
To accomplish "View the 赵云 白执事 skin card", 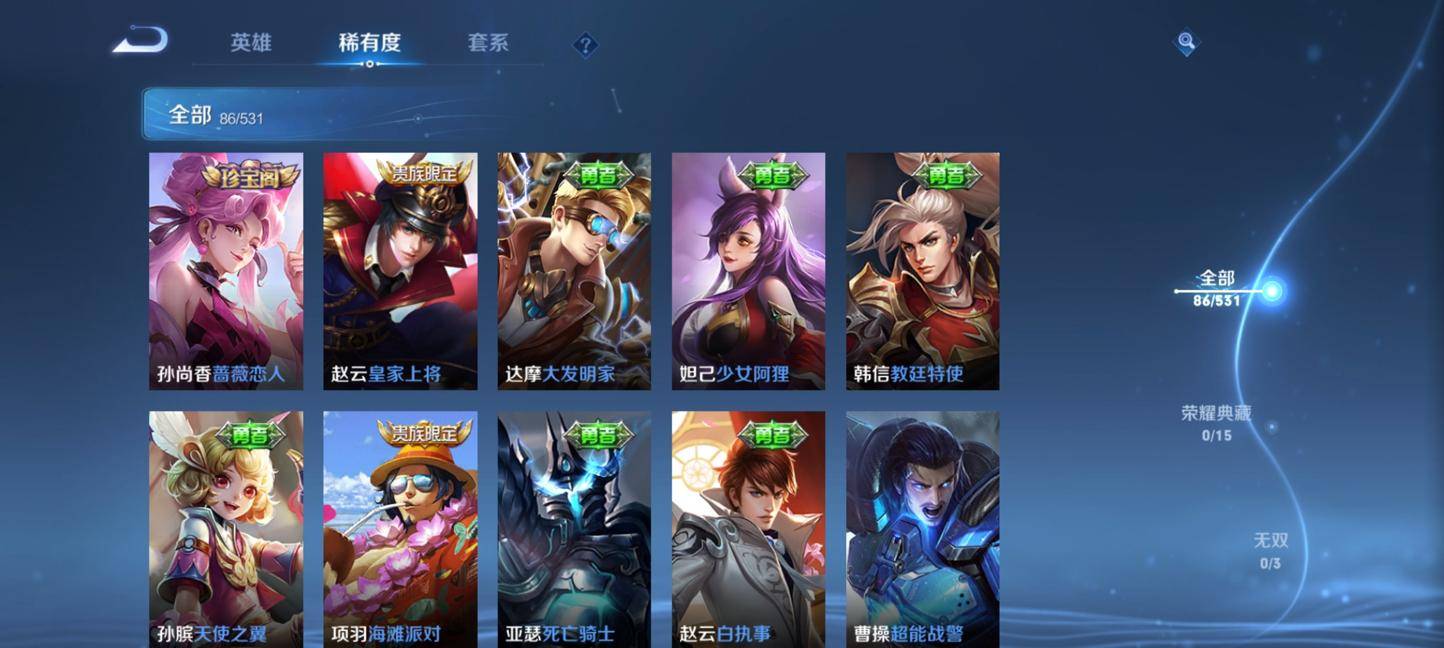I will [748, 528].
